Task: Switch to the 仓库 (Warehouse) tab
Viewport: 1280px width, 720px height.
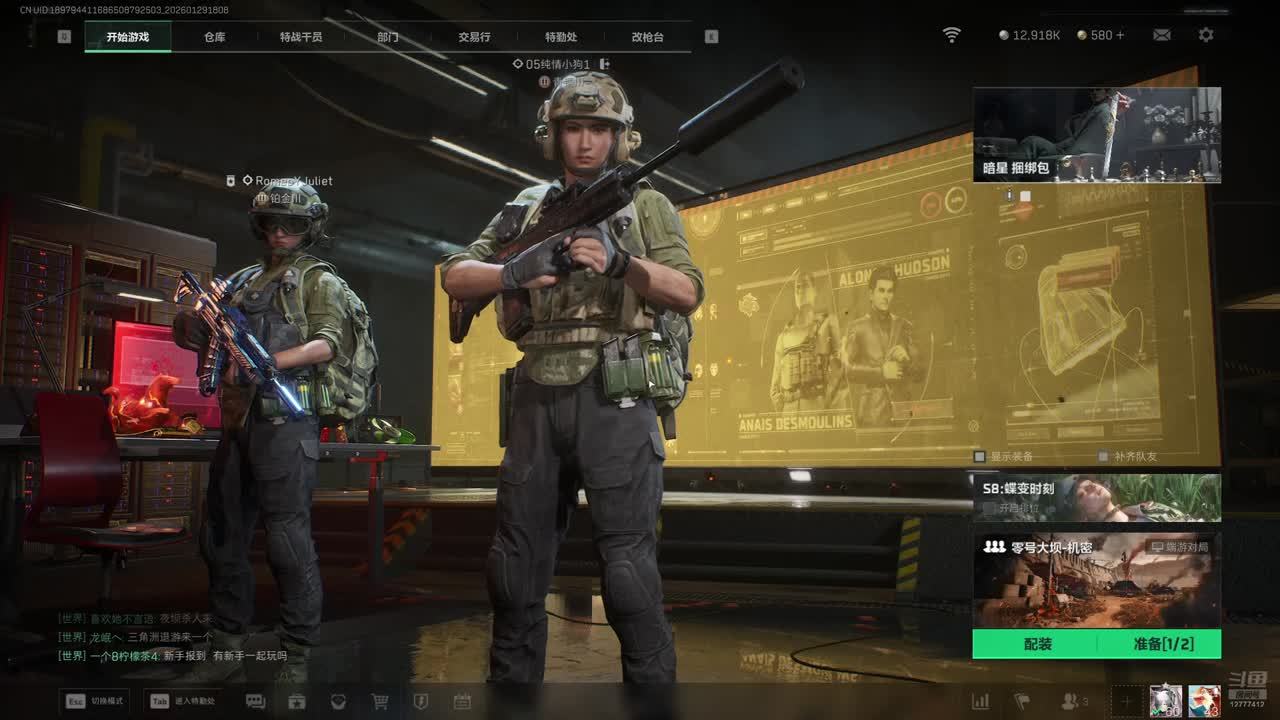Action: click(x=214, y=37)
